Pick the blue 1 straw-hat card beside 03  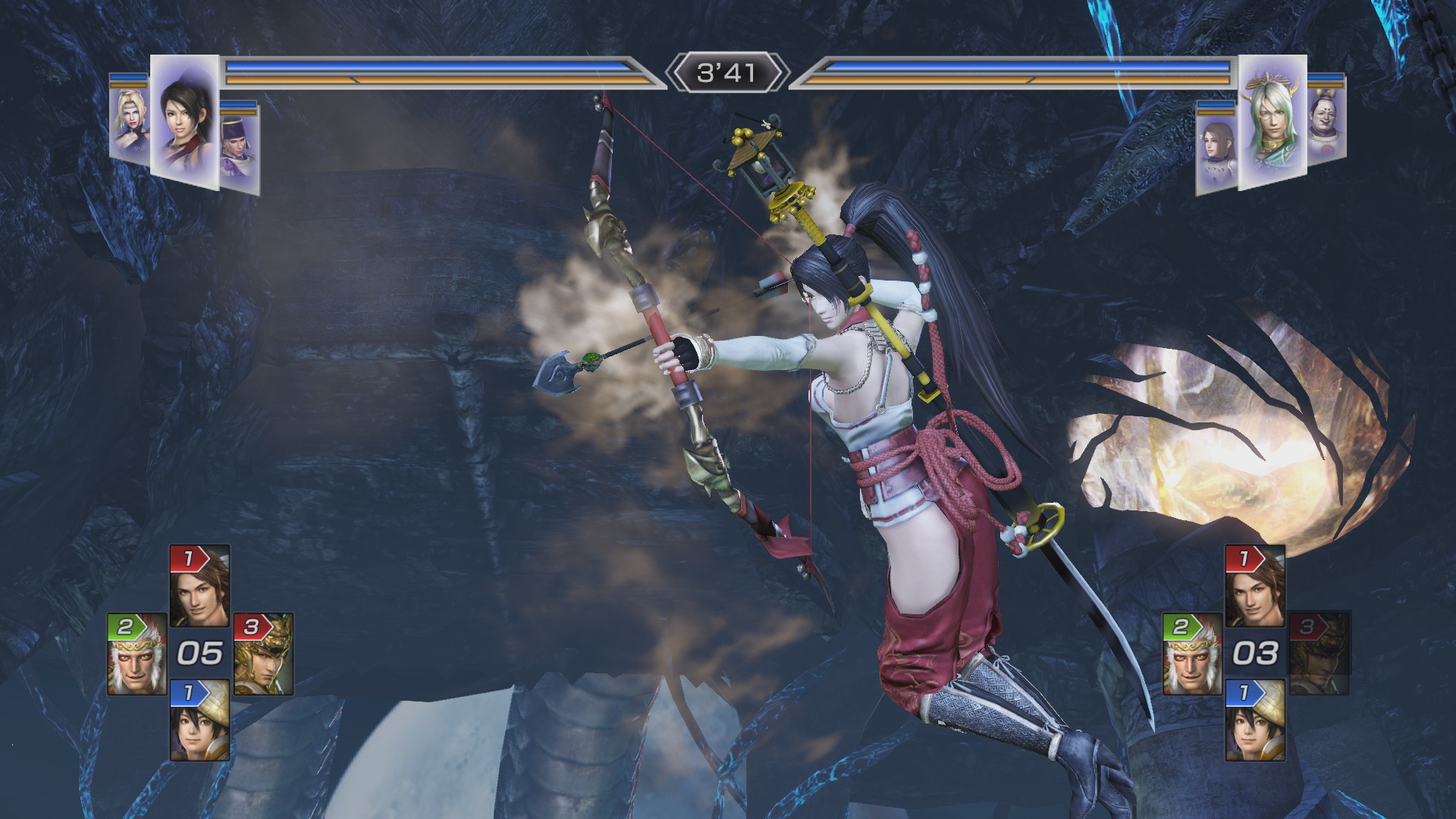click(1255, 720)
